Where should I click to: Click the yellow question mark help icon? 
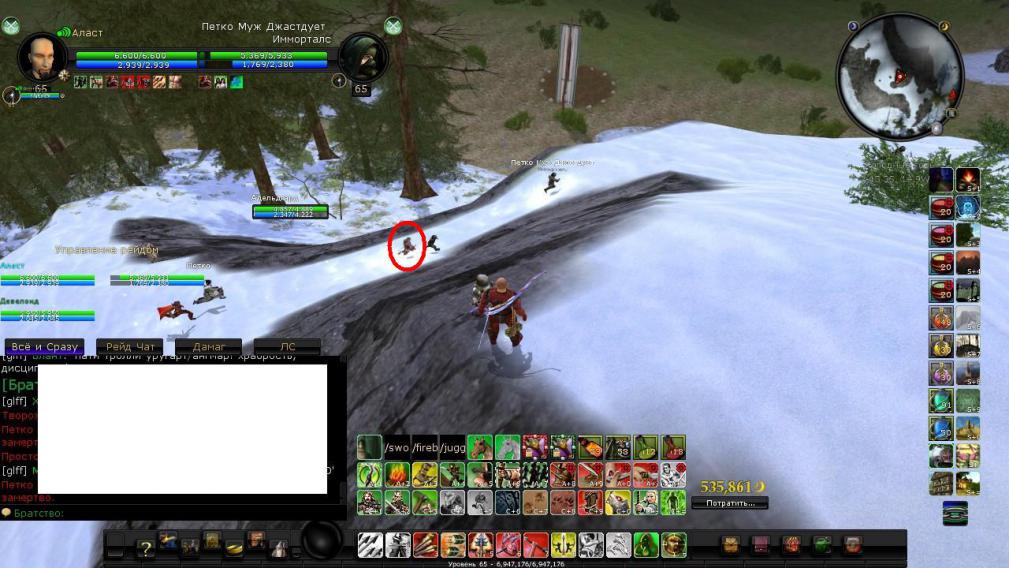(x=145, y=546)
